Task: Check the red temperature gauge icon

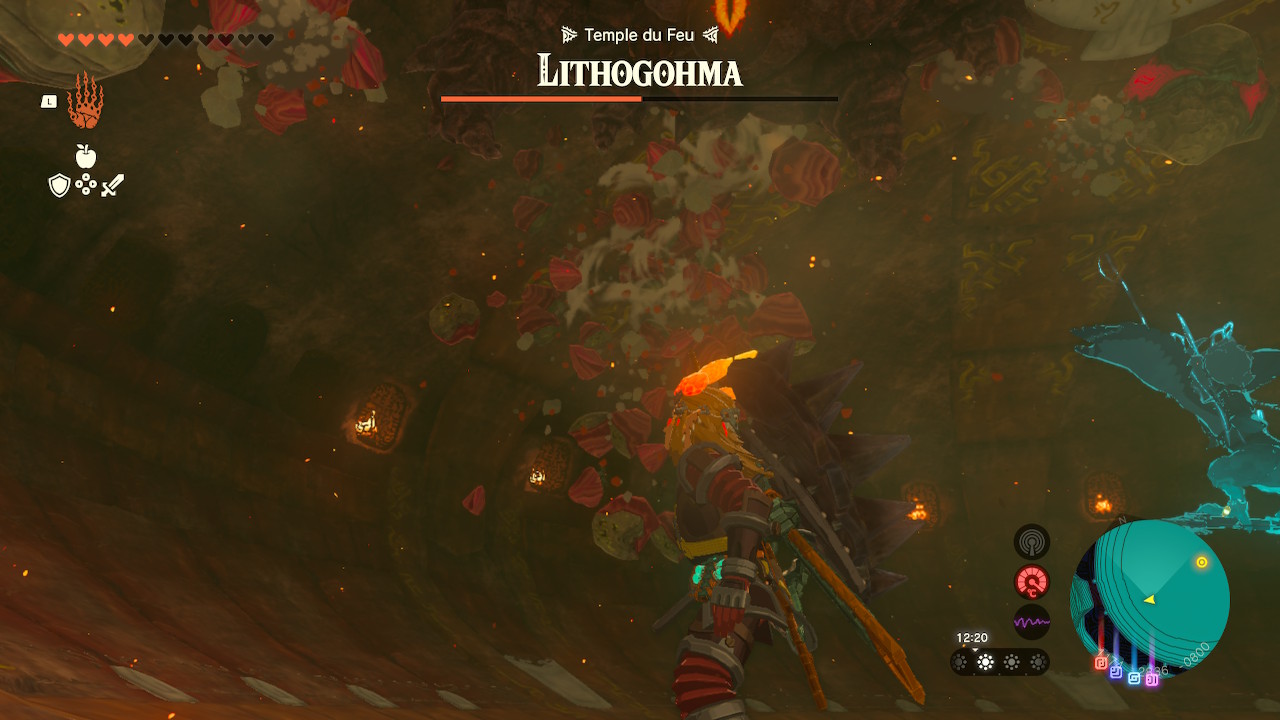Action: coord(1032,582)
